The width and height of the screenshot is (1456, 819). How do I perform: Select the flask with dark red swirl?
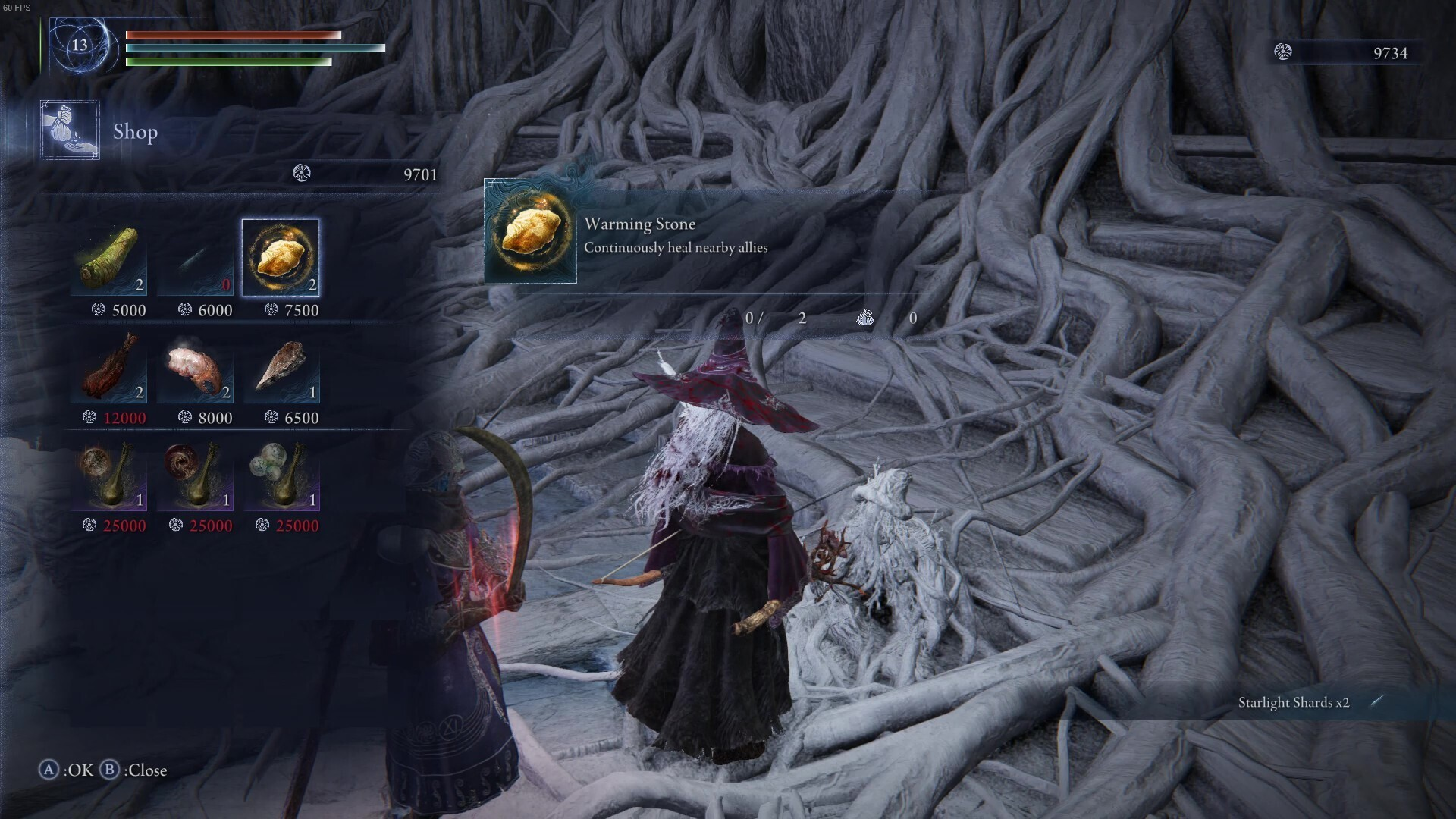[x=196, y=474]
